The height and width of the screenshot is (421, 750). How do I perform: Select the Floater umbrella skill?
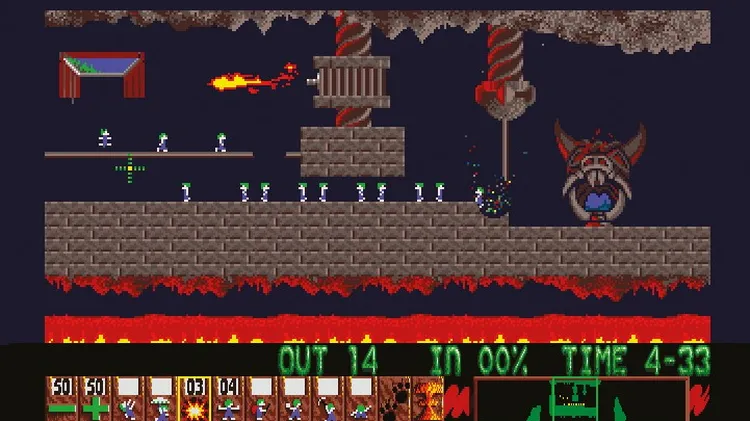pos(161,400)
